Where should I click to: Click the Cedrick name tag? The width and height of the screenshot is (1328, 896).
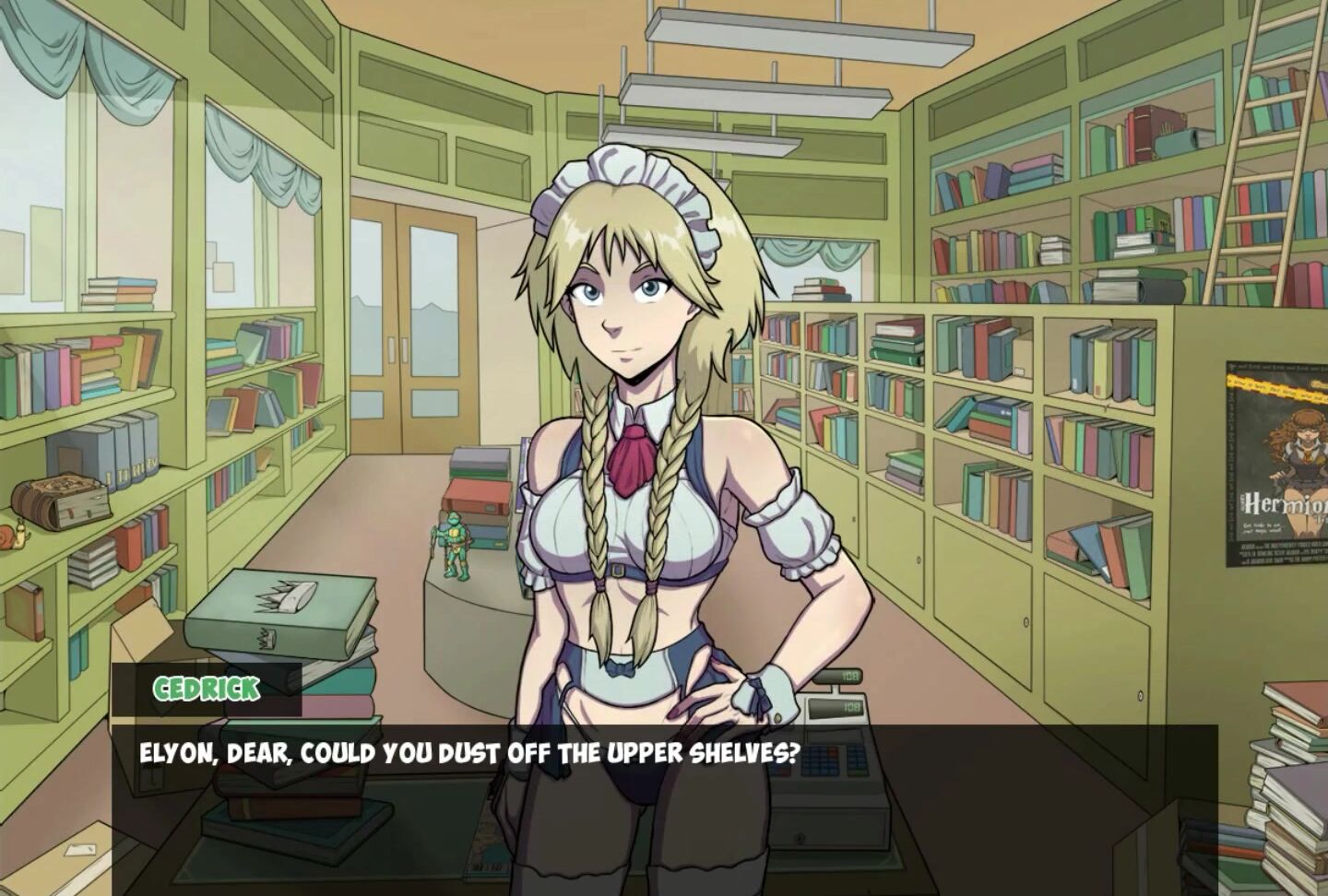(205, 686)
